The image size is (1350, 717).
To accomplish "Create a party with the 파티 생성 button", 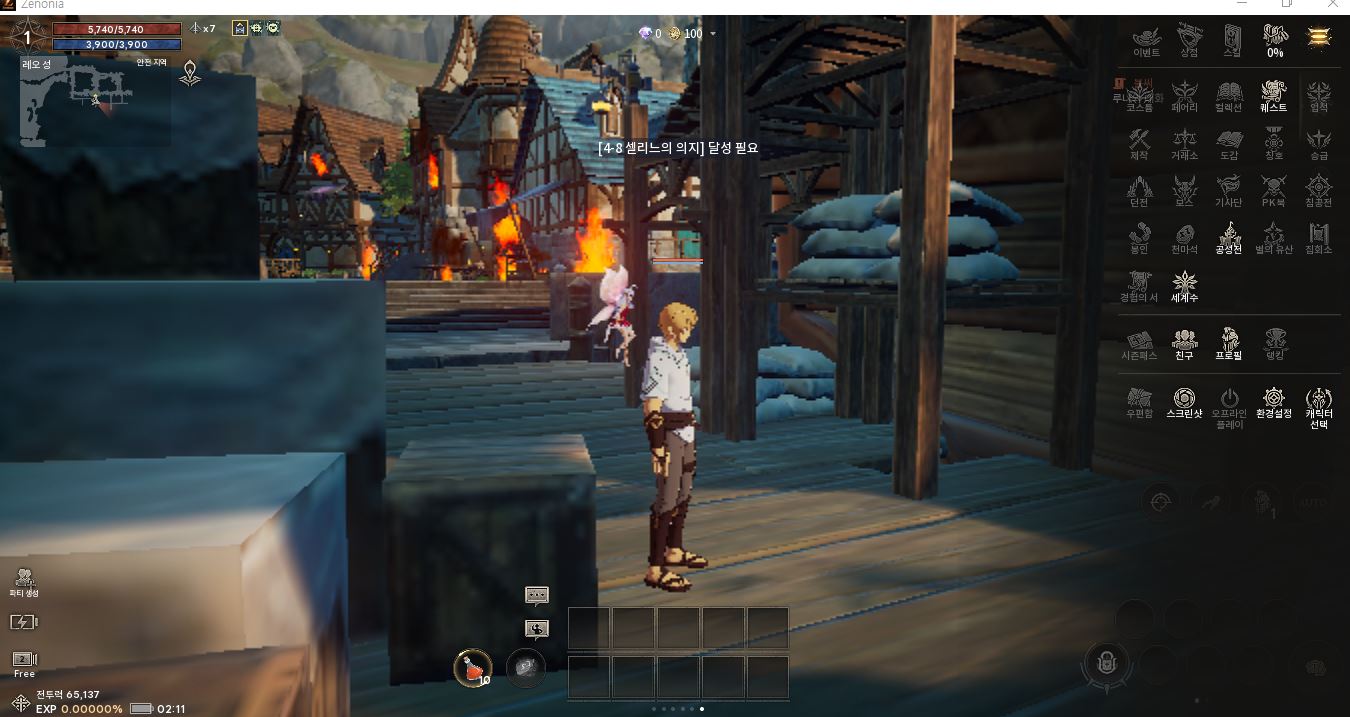I will (x=24, y=581).
